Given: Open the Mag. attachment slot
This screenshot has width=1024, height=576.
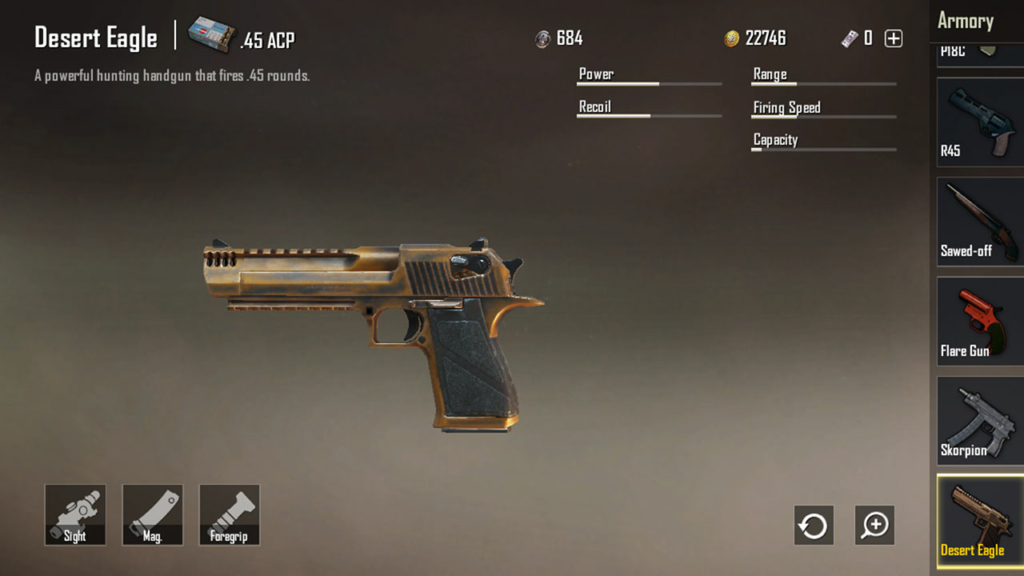Looking at the screenshot, I should click(152, 515).
